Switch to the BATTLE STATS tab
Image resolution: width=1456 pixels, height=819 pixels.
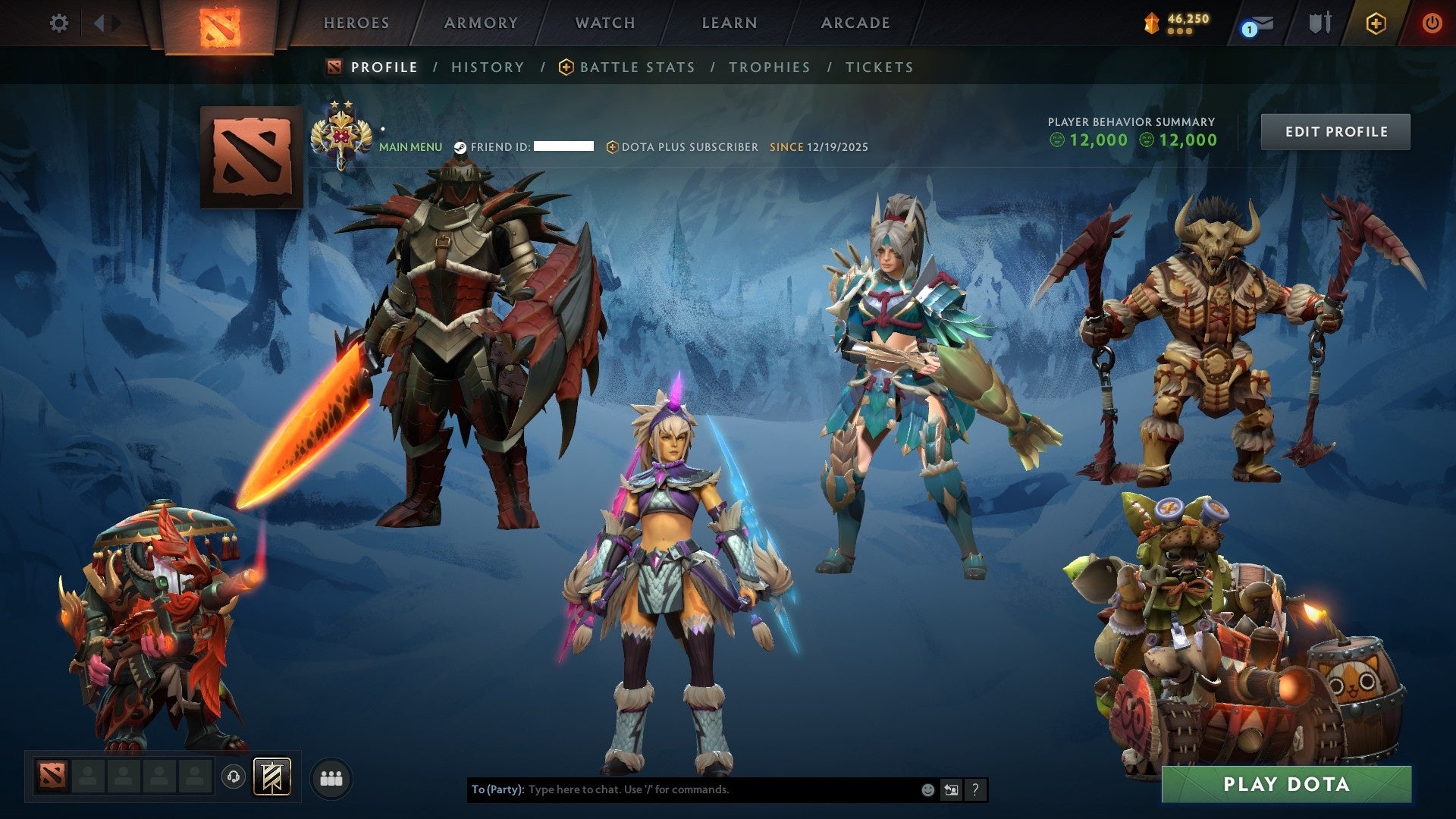(635, 67)
